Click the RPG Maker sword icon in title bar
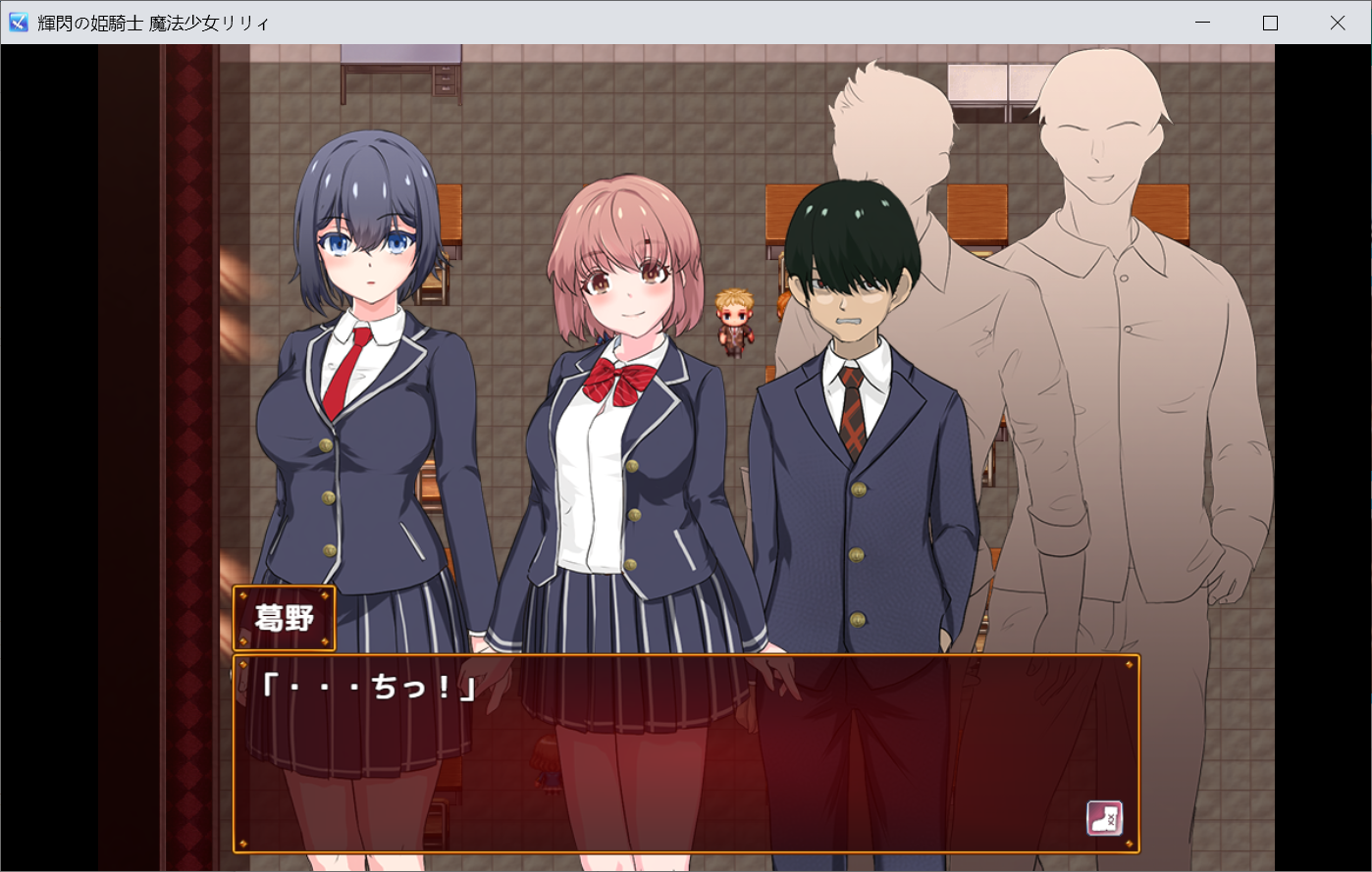 (x=17, y=22)
